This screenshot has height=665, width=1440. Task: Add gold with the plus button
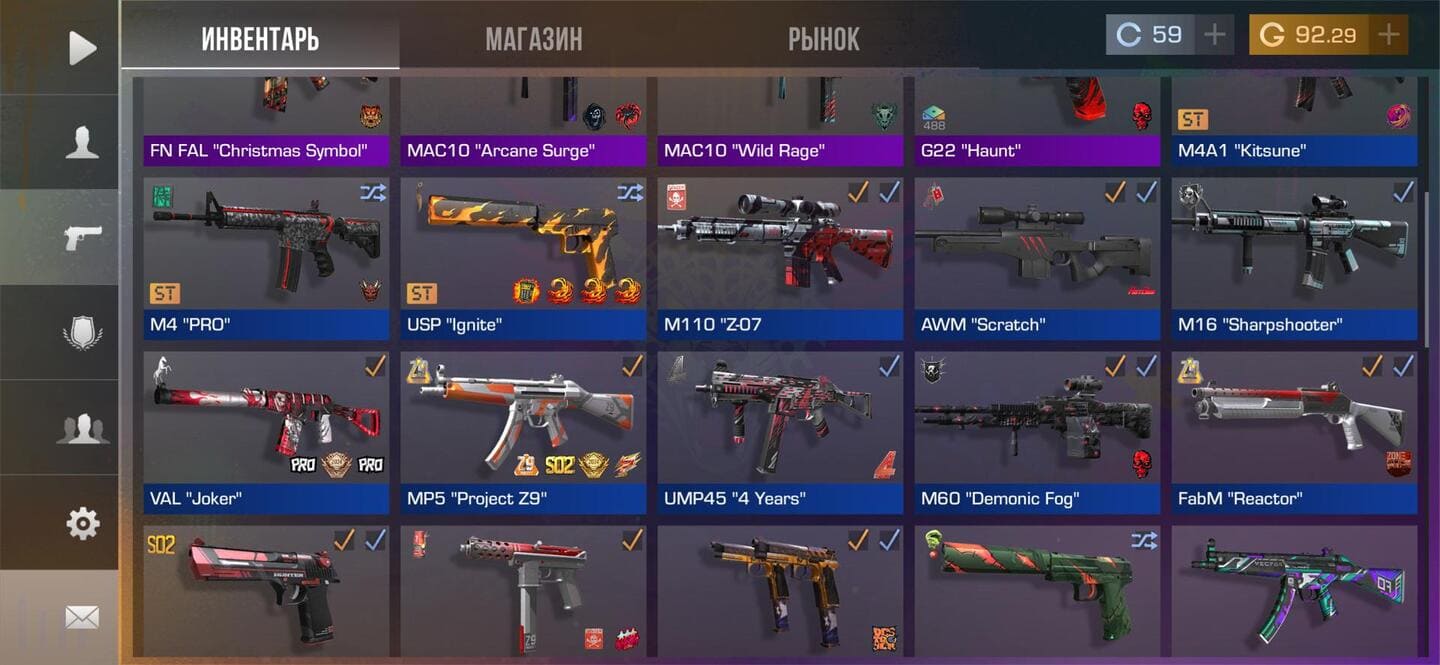pyautogui.click(x=1388, y=35)
